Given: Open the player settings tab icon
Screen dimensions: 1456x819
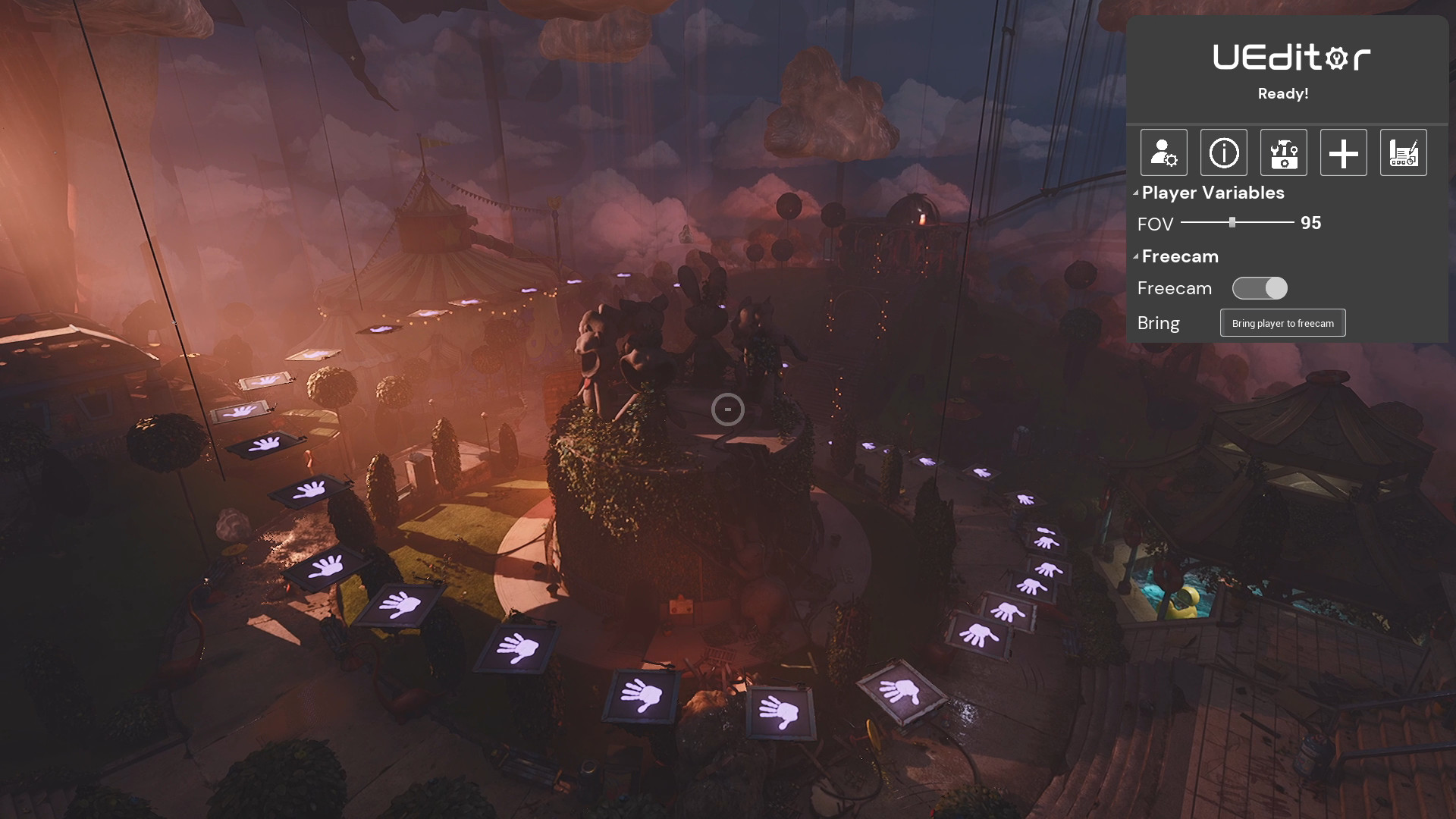Looking at the screenshot, I should pyautogui.click(x=1163, y=152).
